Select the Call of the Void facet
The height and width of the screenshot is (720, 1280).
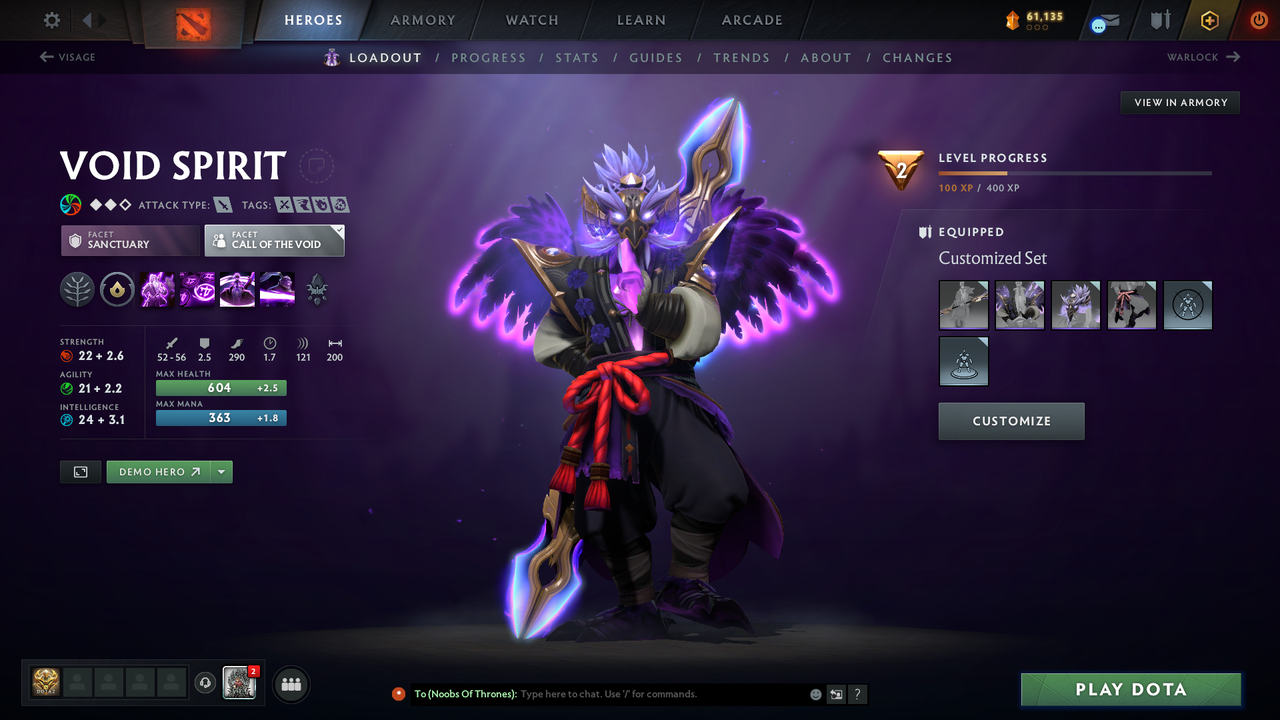pos(274,240)
